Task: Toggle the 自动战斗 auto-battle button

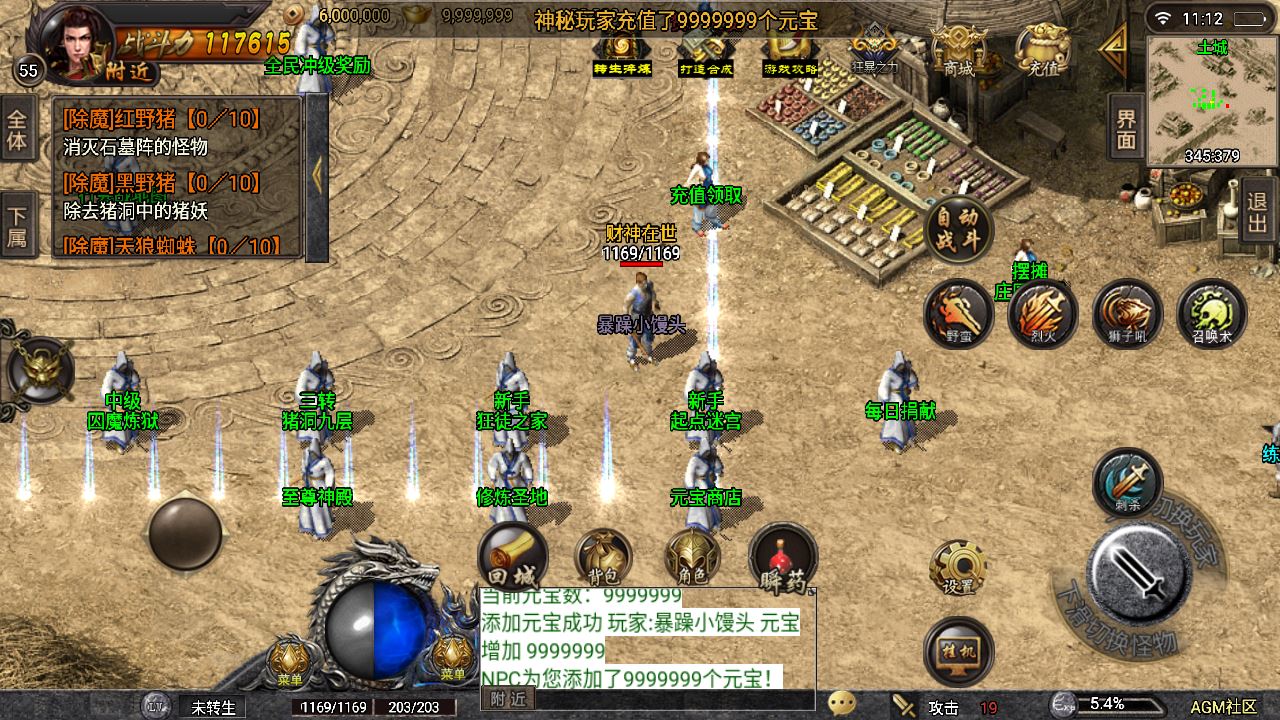Action: click(x=959, y=230)
